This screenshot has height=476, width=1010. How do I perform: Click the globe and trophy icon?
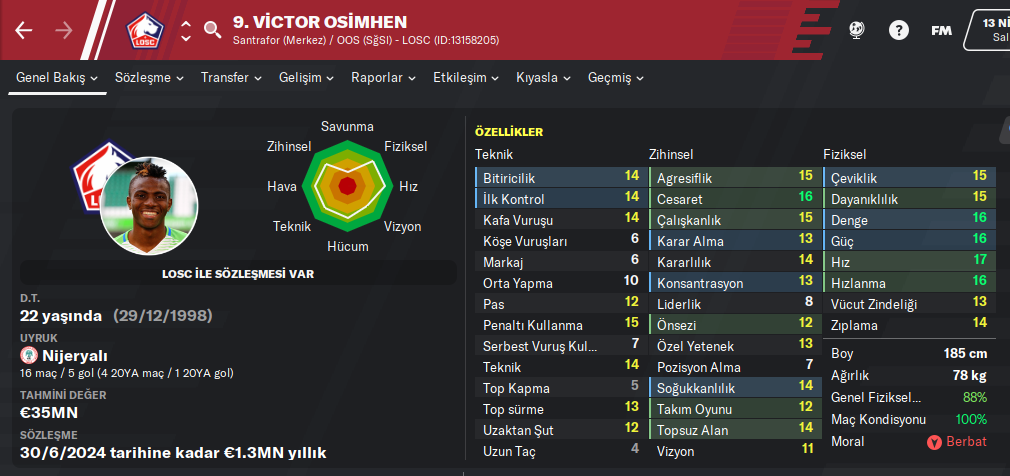coord(856,30)
